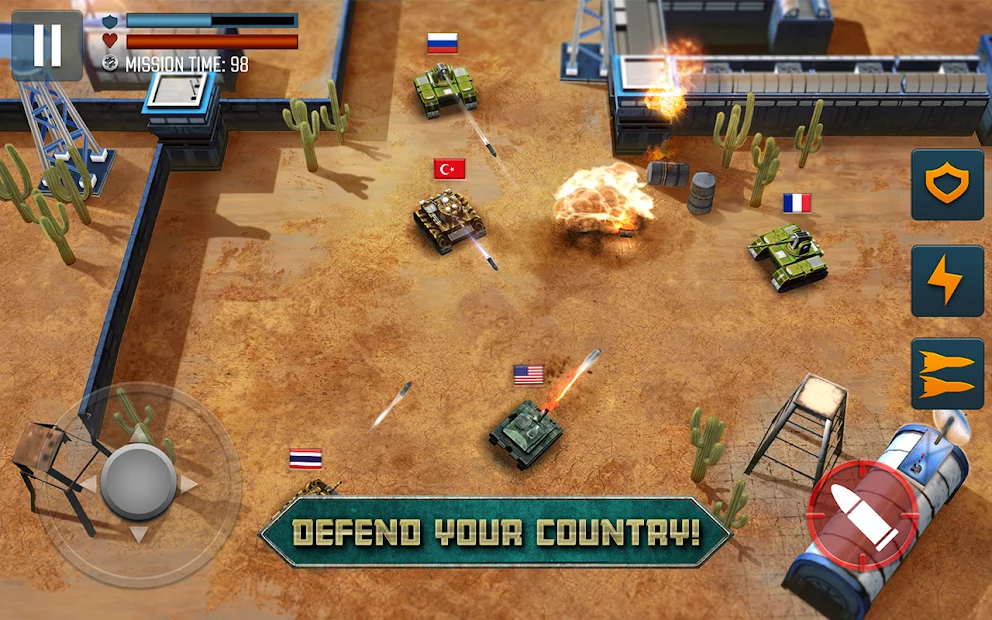Trigger the lightning bolt power-up
This screenshot has height=620, width=992.
(947, 281)
